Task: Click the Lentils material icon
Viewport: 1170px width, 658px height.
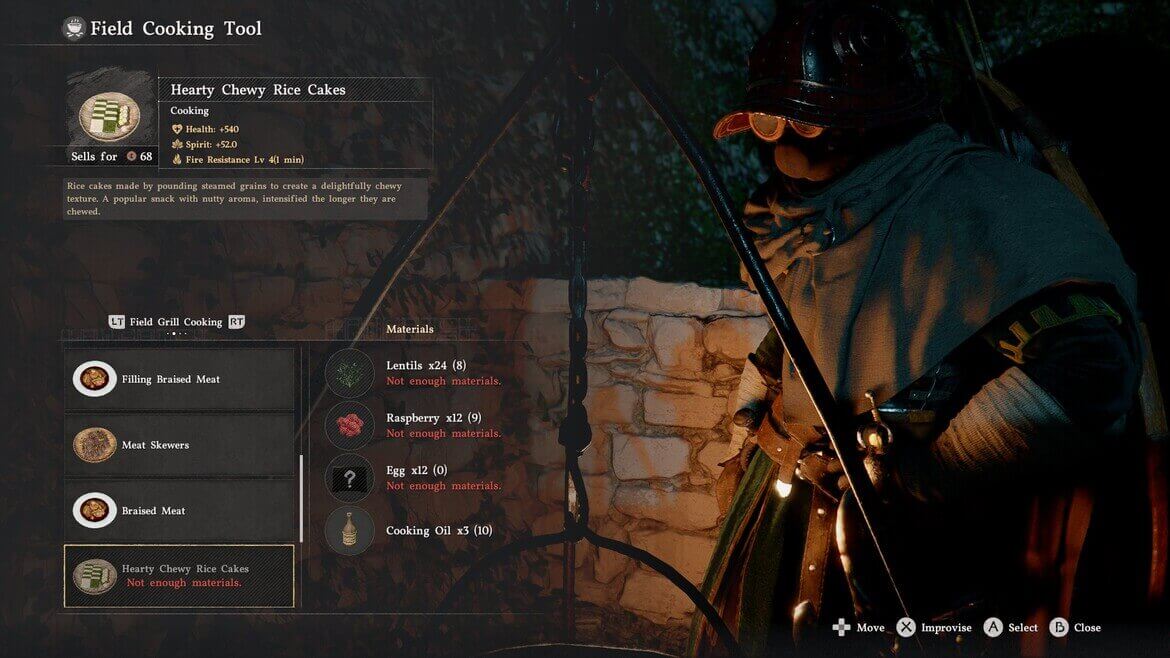Action: (x=350, y=373)
